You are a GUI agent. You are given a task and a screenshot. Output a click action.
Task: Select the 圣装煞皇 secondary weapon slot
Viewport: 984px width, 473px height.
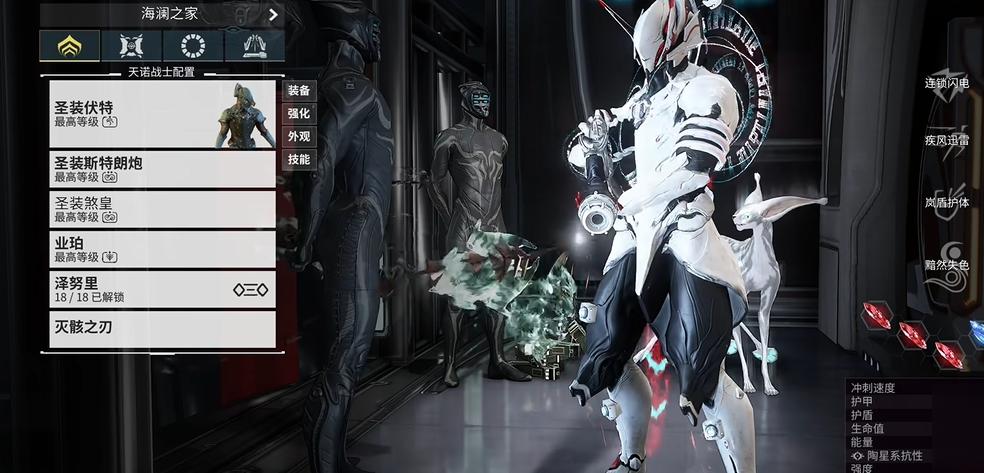tap(162, 209)
